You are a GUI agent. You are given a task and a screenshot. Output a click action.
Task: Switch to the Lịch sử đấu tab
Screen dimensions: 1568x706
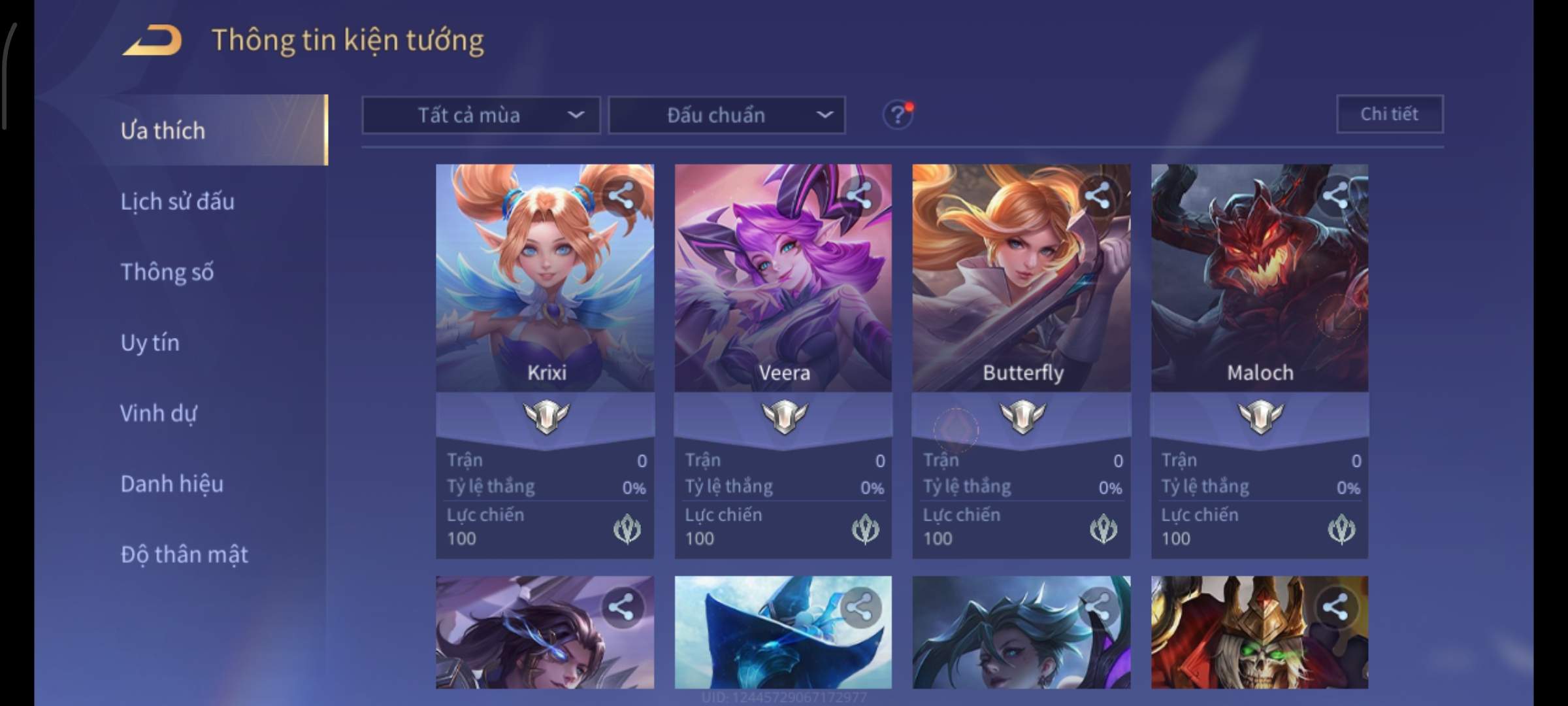(177, 201)
